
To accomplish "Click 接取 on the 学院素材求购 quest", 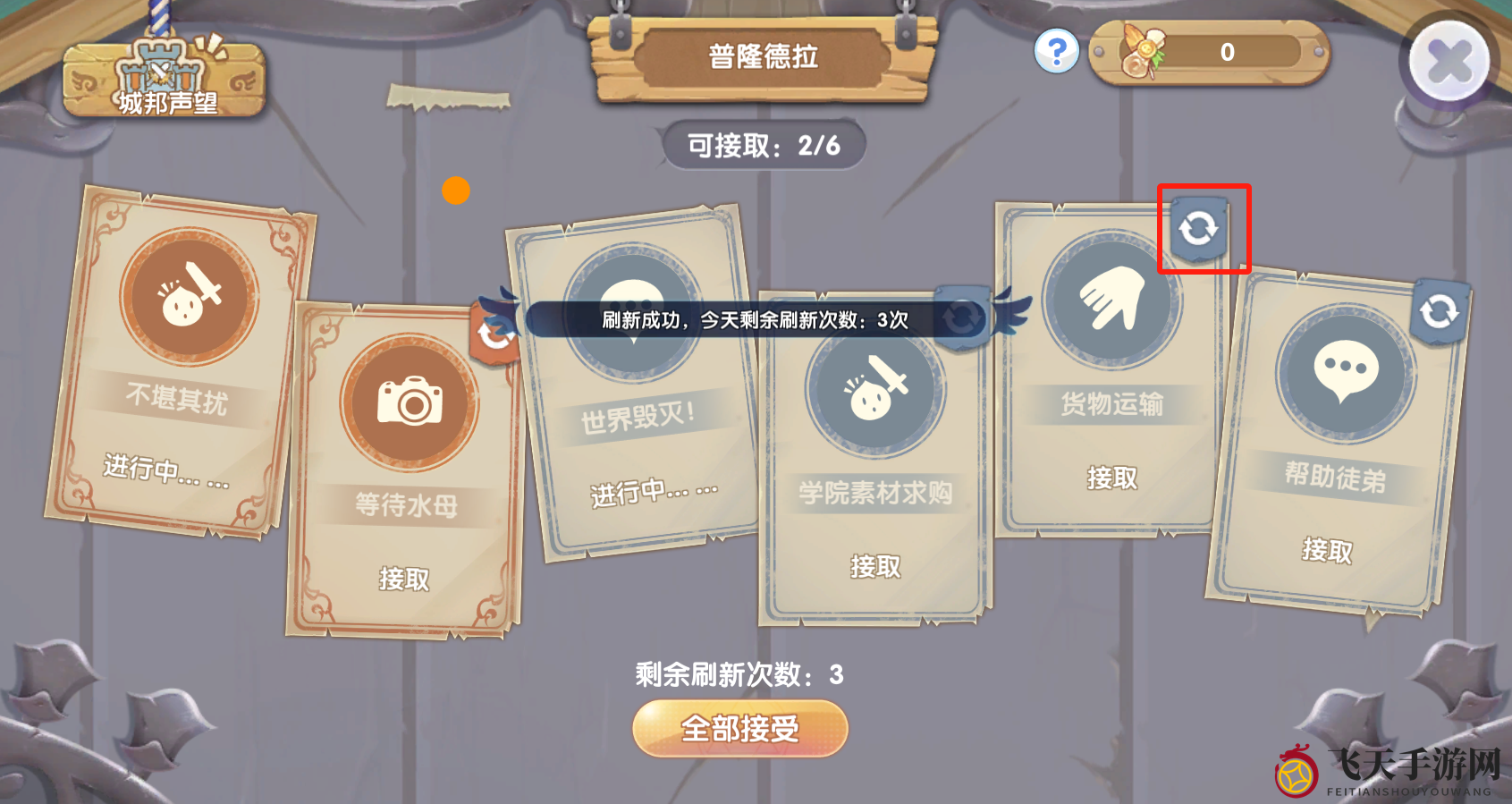I will click(x=874, y=565).
